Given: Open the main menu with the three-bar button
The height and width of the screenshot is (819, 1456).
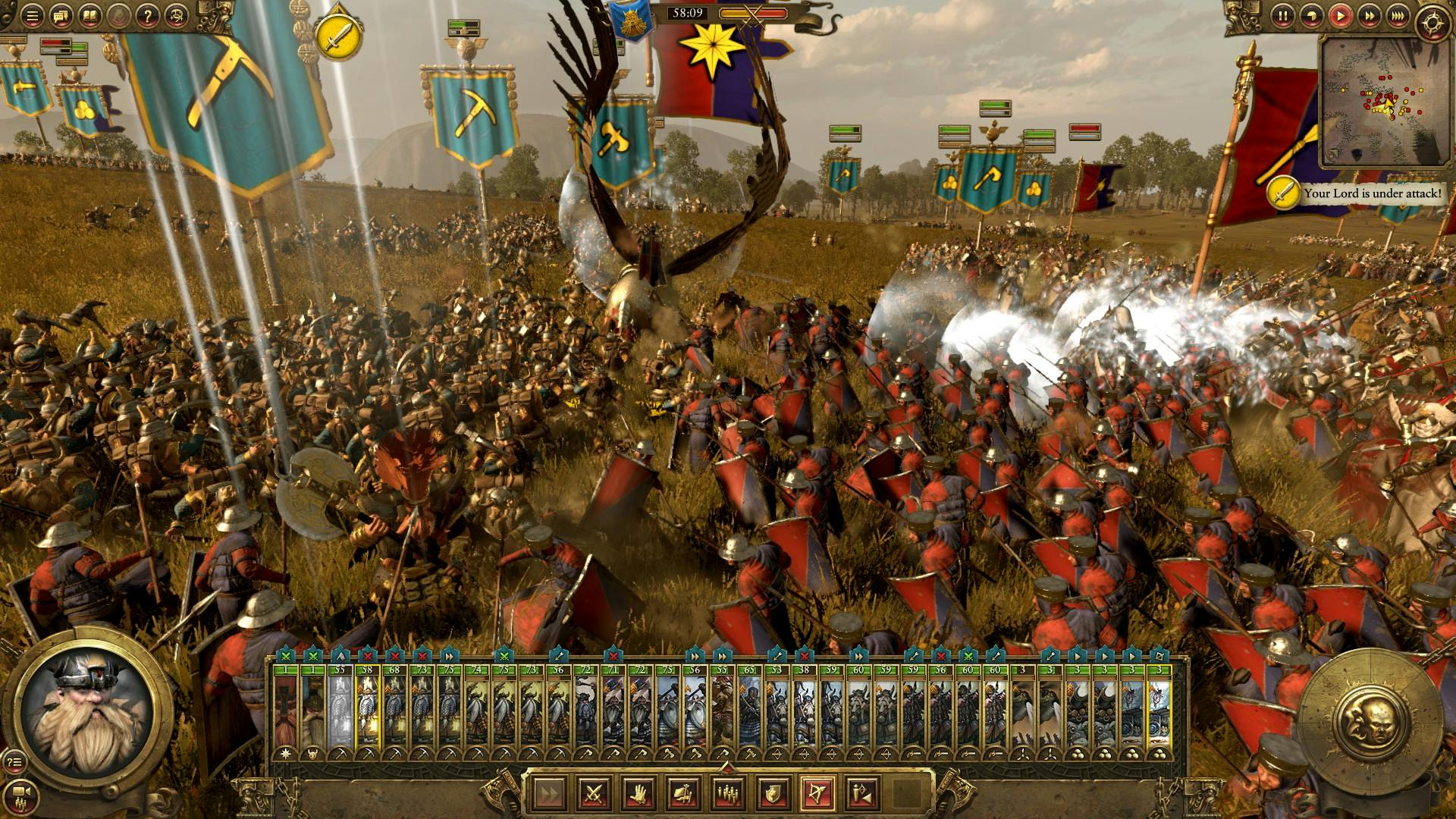Looking at the screenshot, I should (32, 15).
